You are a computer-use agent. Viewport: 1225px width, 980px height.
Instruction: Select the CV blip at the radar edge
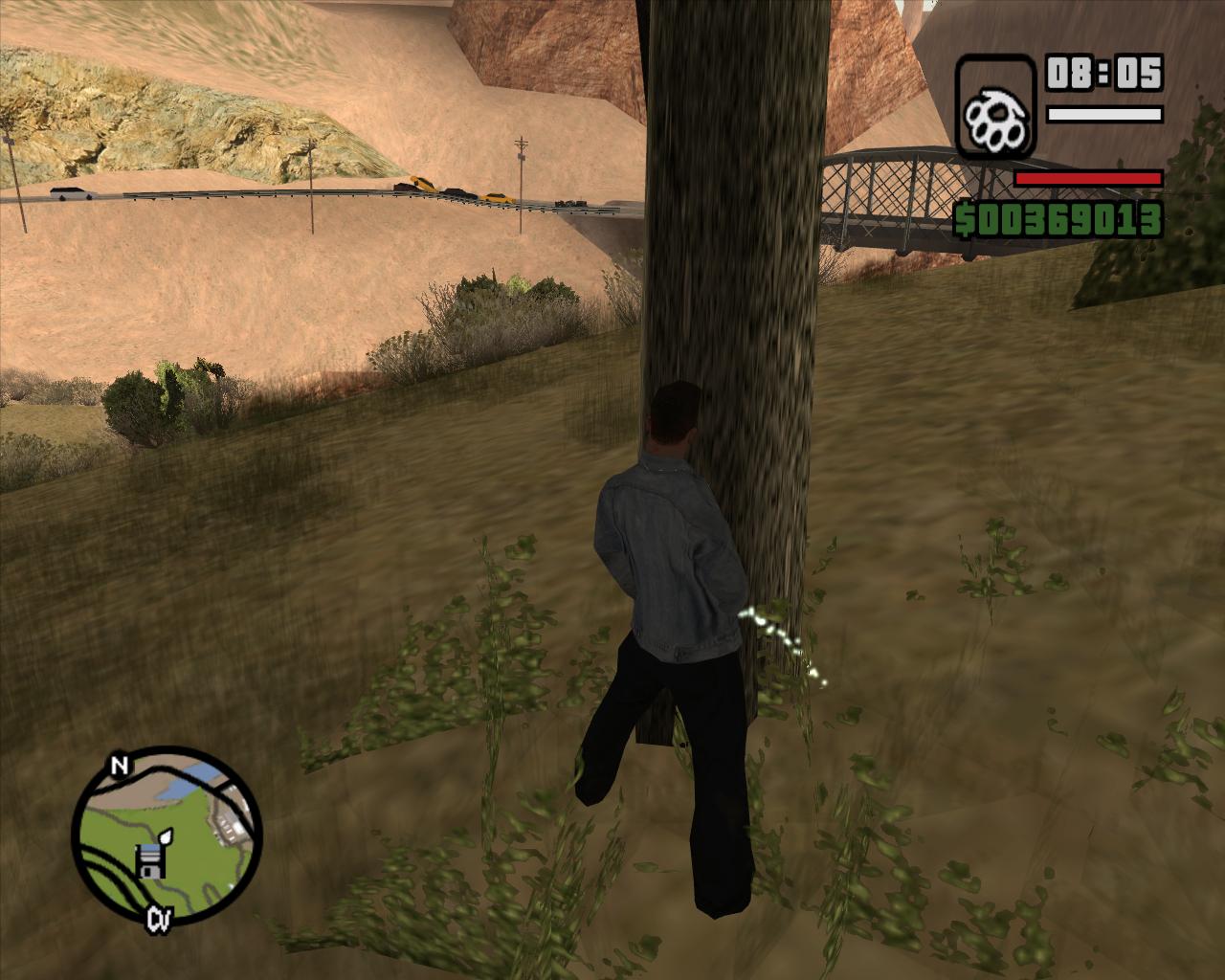pos(159,920)
